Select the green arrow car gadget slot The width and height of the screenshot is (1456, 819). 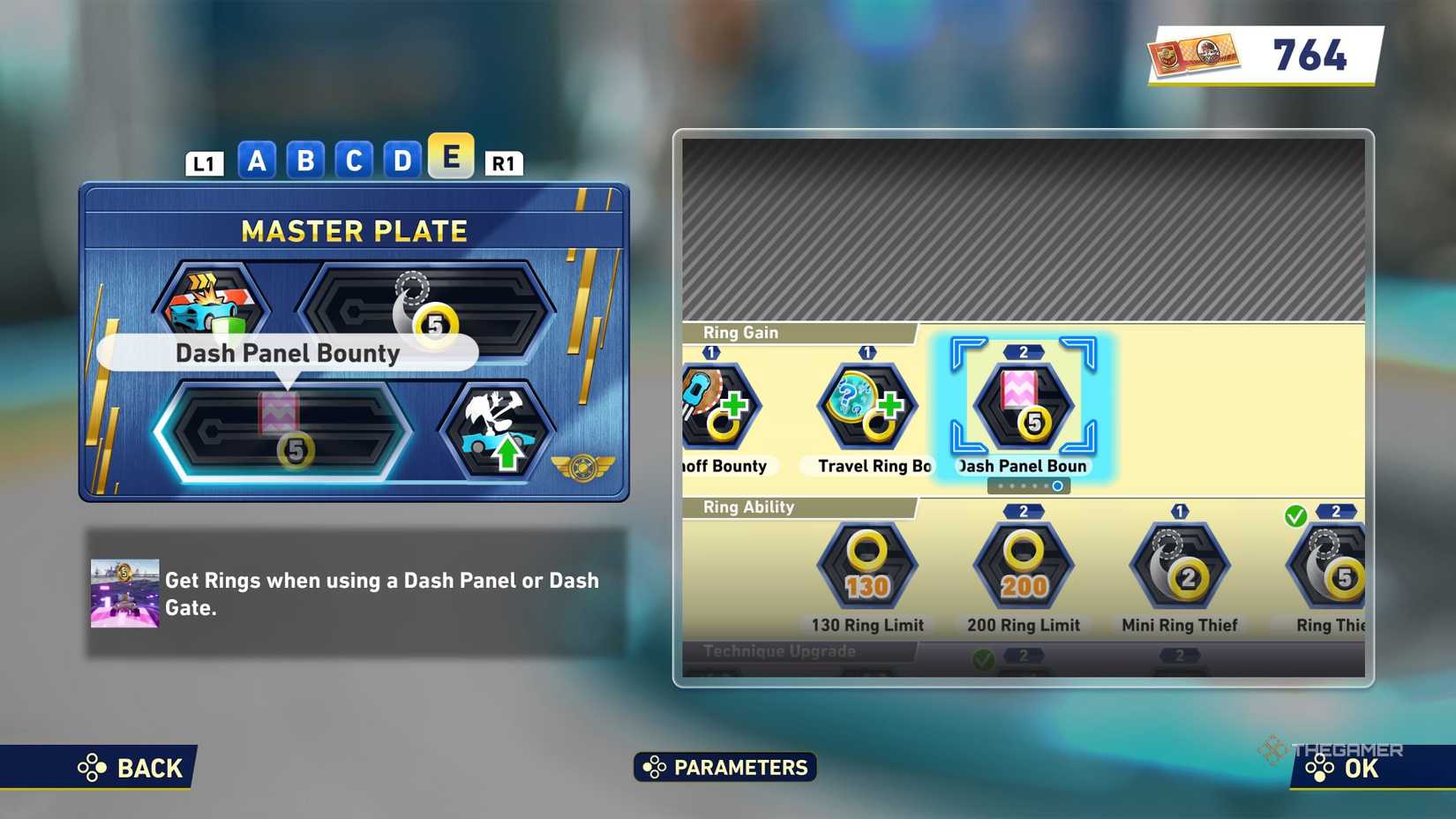497,432
